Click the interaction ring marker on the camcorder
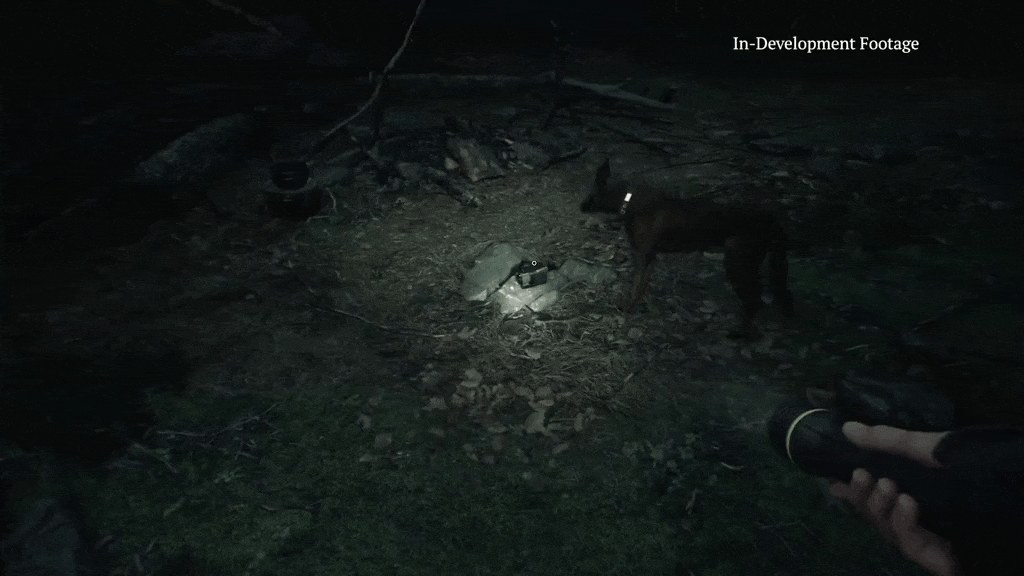The image size is (1024, 576). tap(534, 263)
